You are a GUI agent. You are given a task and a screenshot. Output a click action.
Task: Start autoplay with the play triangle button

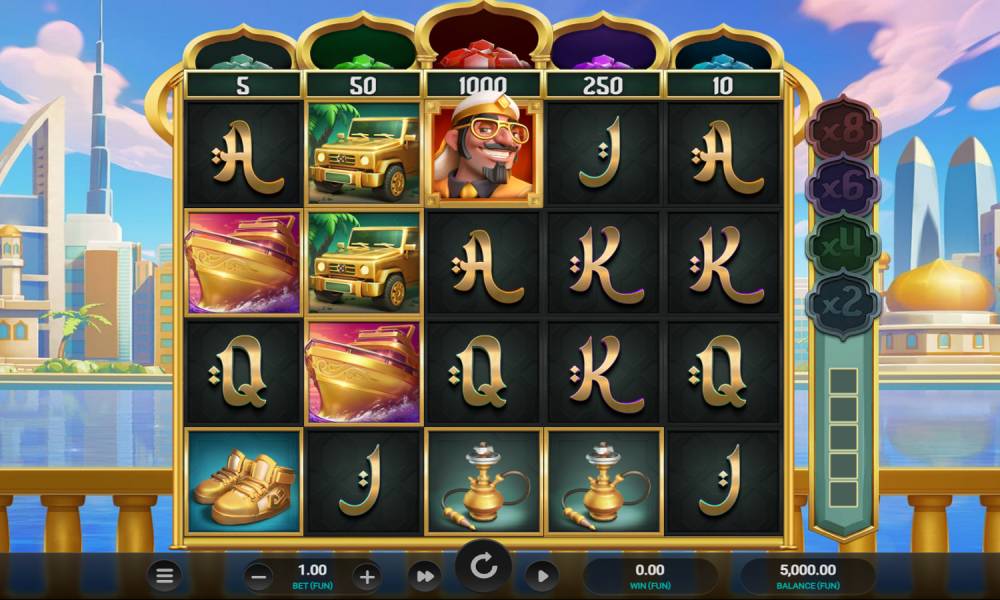(x=542, y=576)
